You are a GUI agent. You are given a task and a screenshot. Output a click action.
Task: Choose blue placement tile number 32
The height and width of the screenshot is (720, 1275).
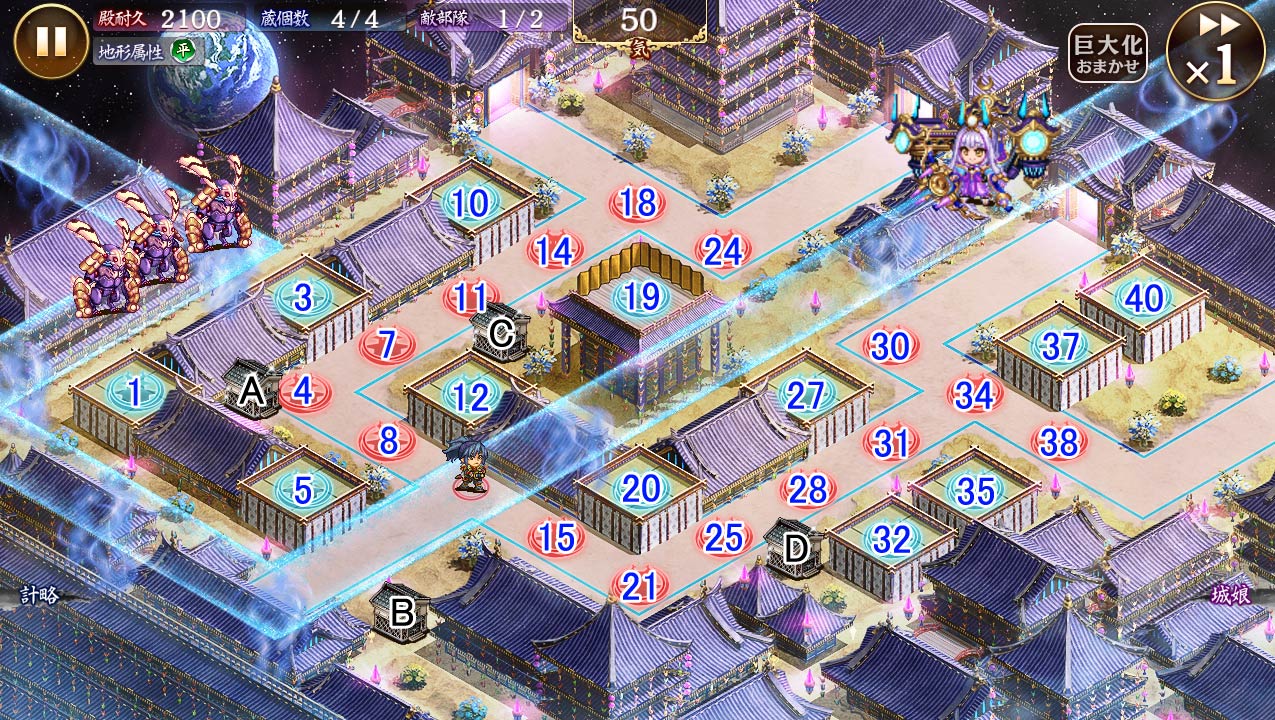[x=891, y=539]
